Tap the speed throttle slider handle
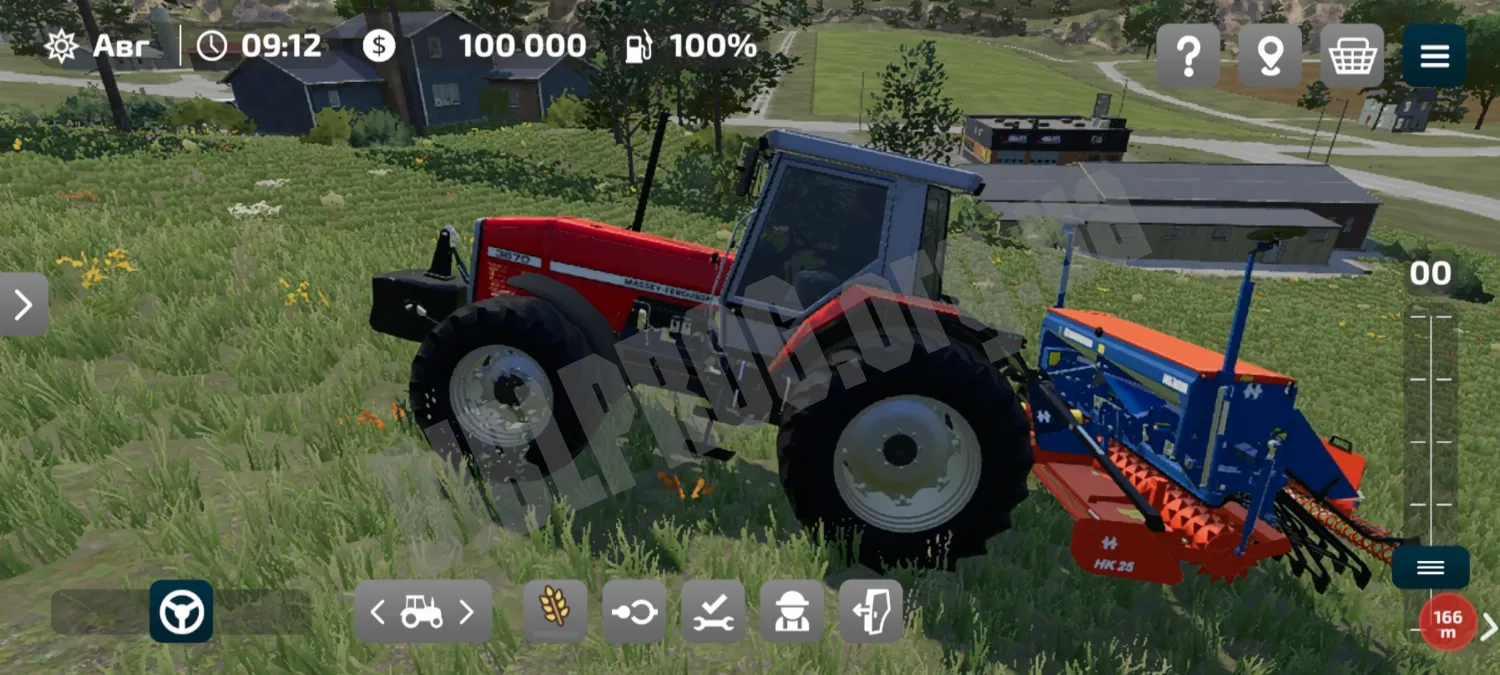The image size is (1500, 675). (1430, 568)
